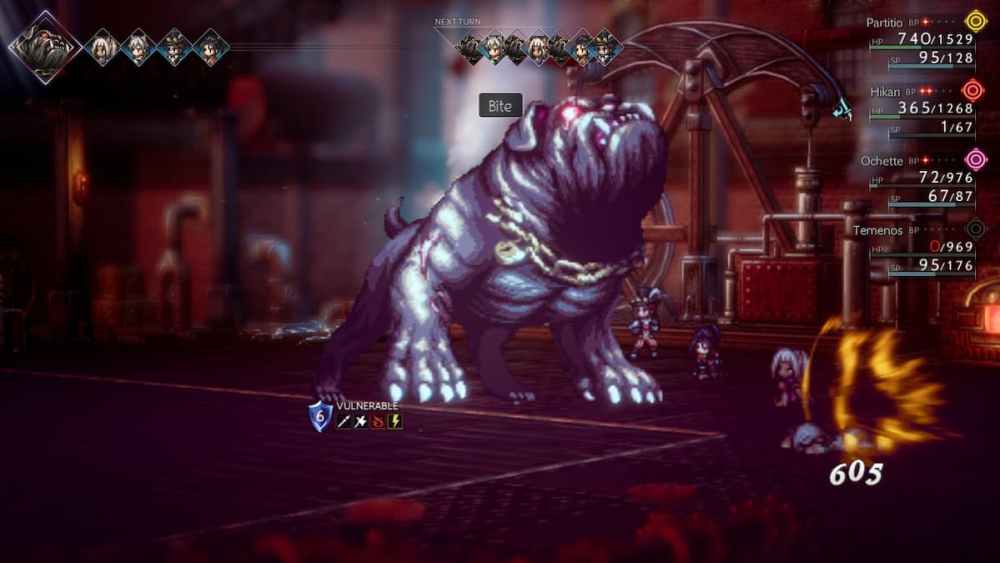Click the axe weakness icon
The image size is (1000, 563).
point(361,422)
